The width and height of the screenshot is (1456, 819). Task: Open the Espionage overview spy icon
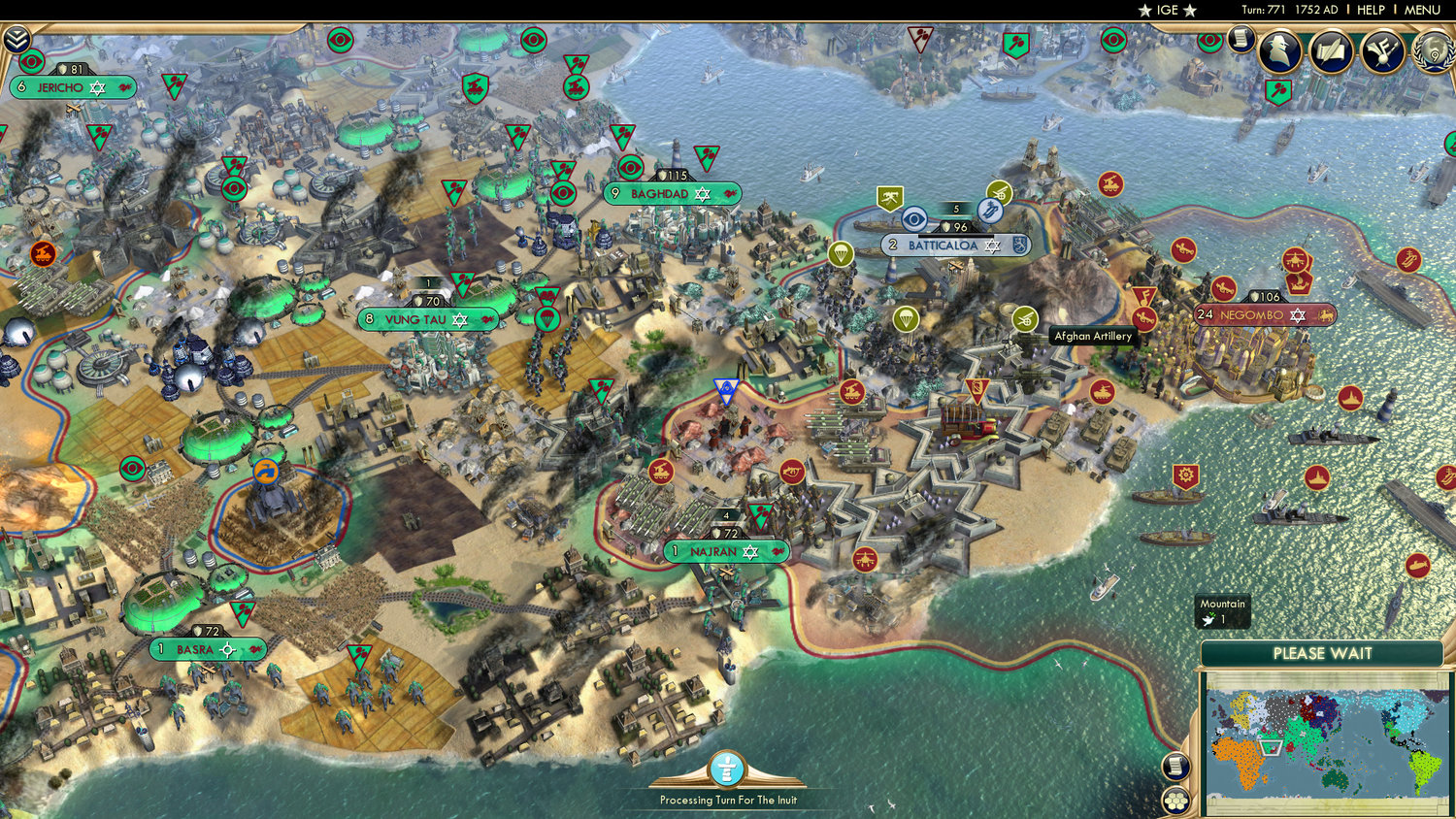point(1279,51)
